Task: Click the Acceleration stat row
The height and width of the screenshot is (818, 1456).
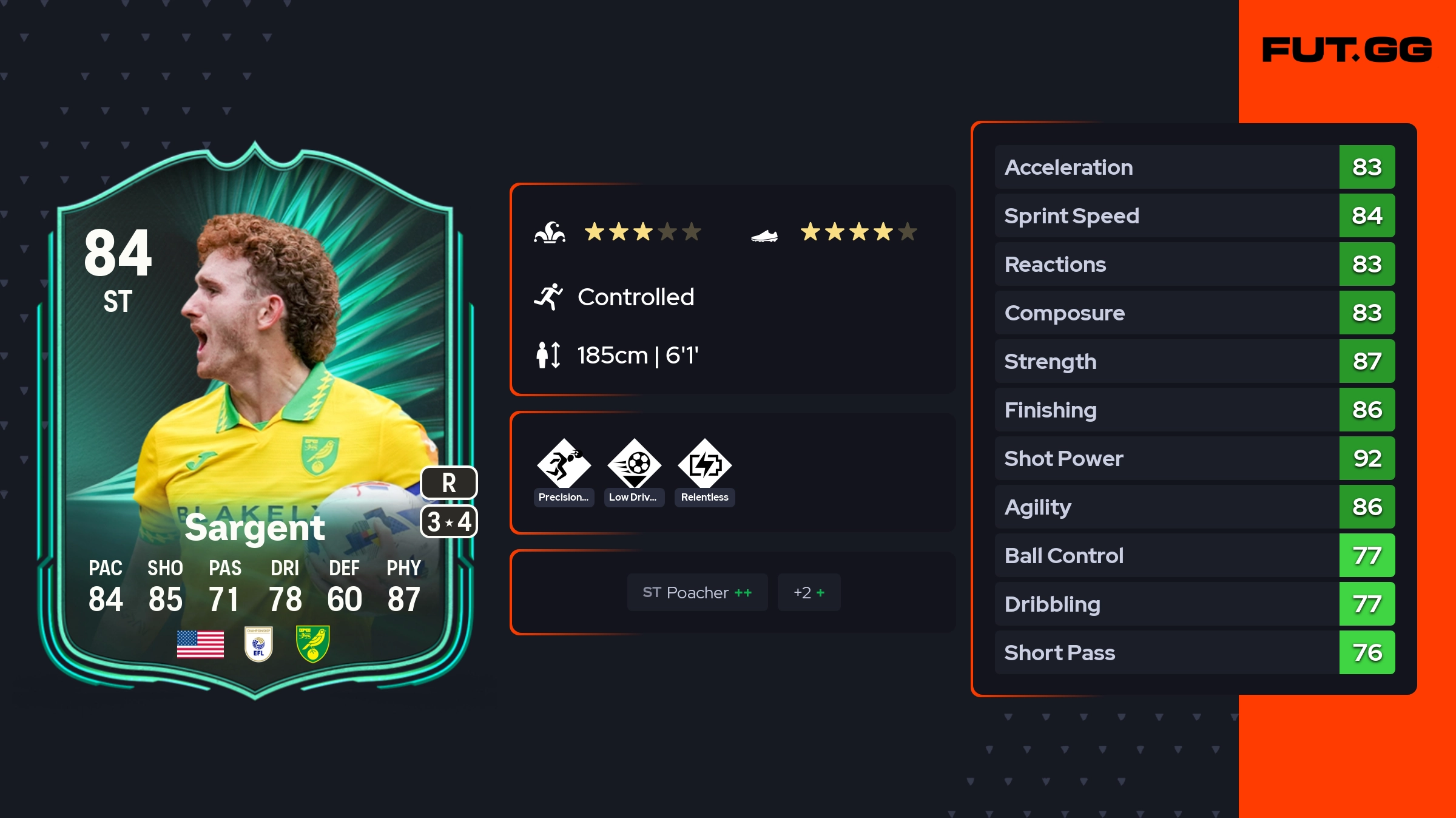Action: pyautogui.click(x=1194, y=167)
